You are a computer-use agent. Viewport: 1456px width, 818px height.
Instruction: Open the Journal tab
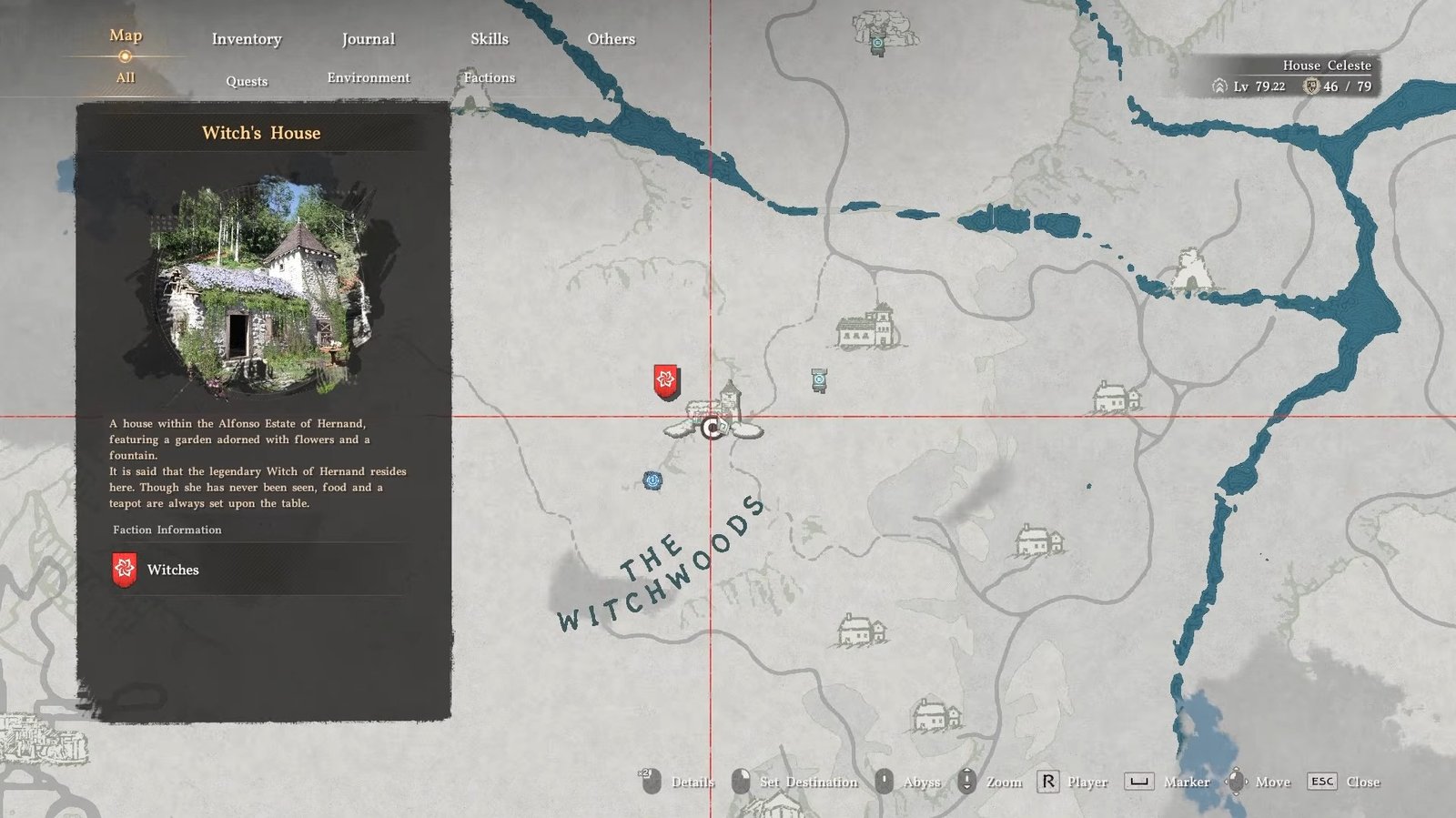coord(368,39)
